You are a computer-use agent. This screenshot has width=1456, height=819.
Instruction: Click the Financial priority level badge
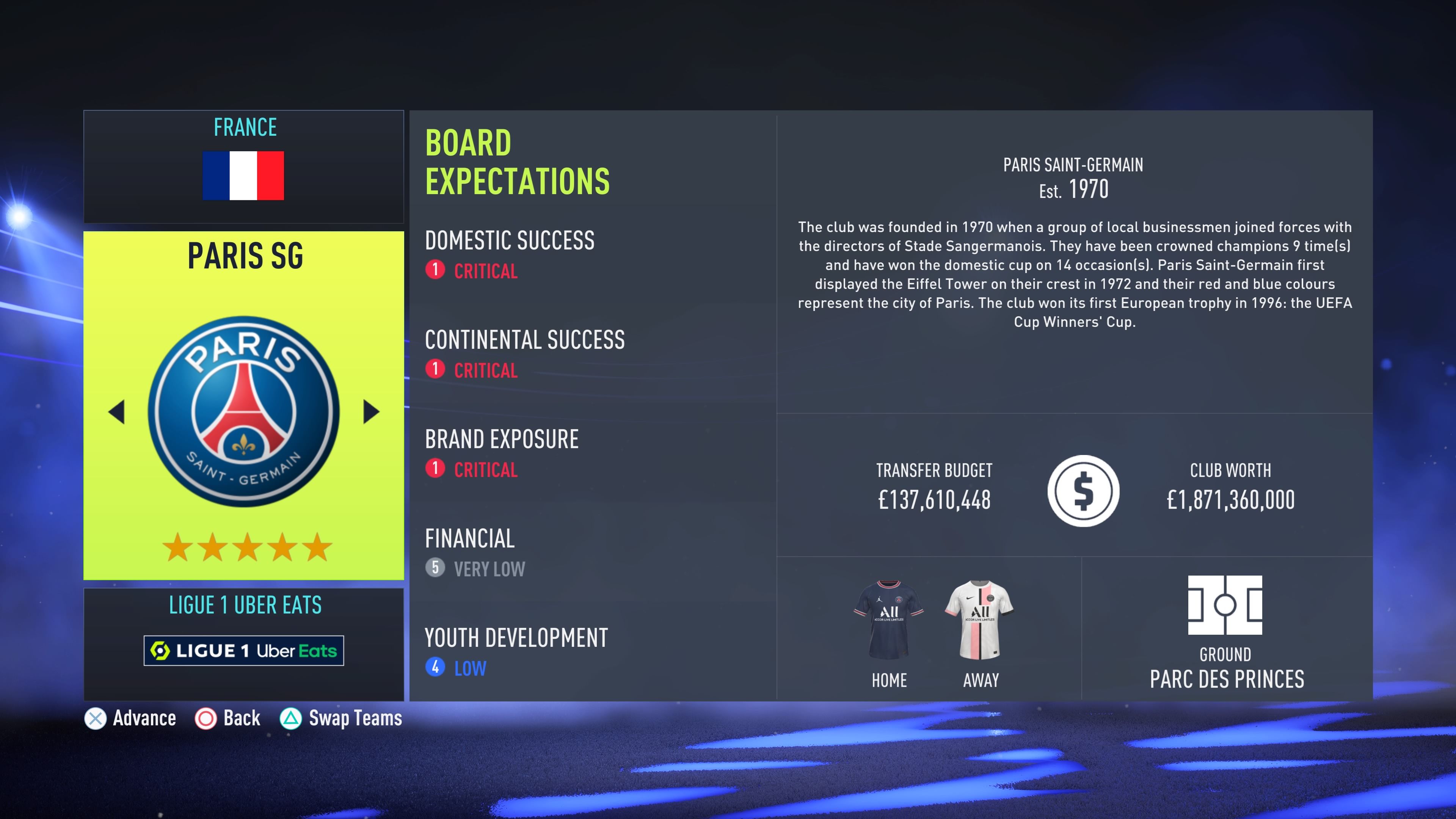point(435,569)
